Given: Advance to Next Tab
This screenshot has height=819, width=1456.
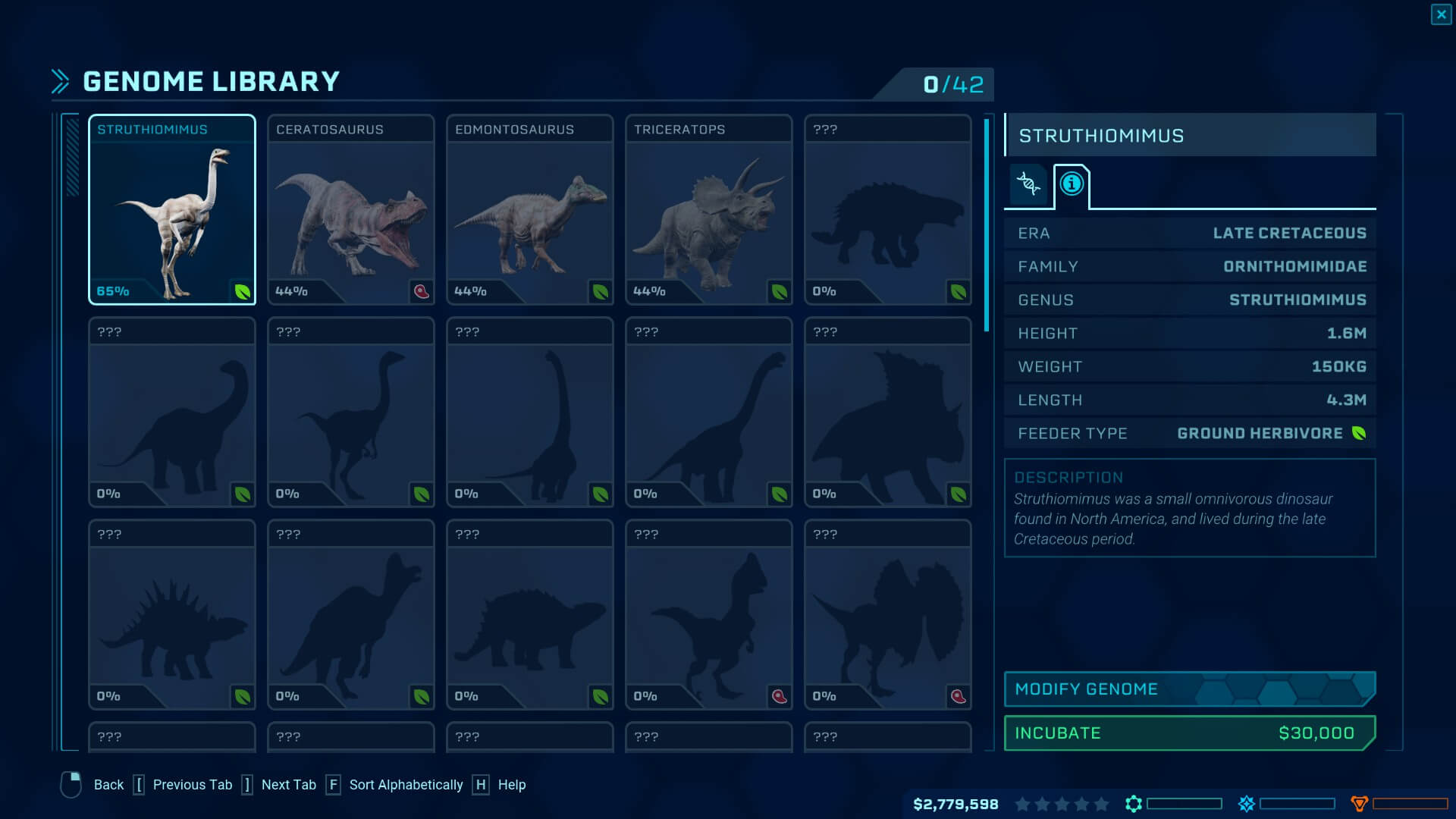Looking at the screenshot, I should (x=288, y=785).
